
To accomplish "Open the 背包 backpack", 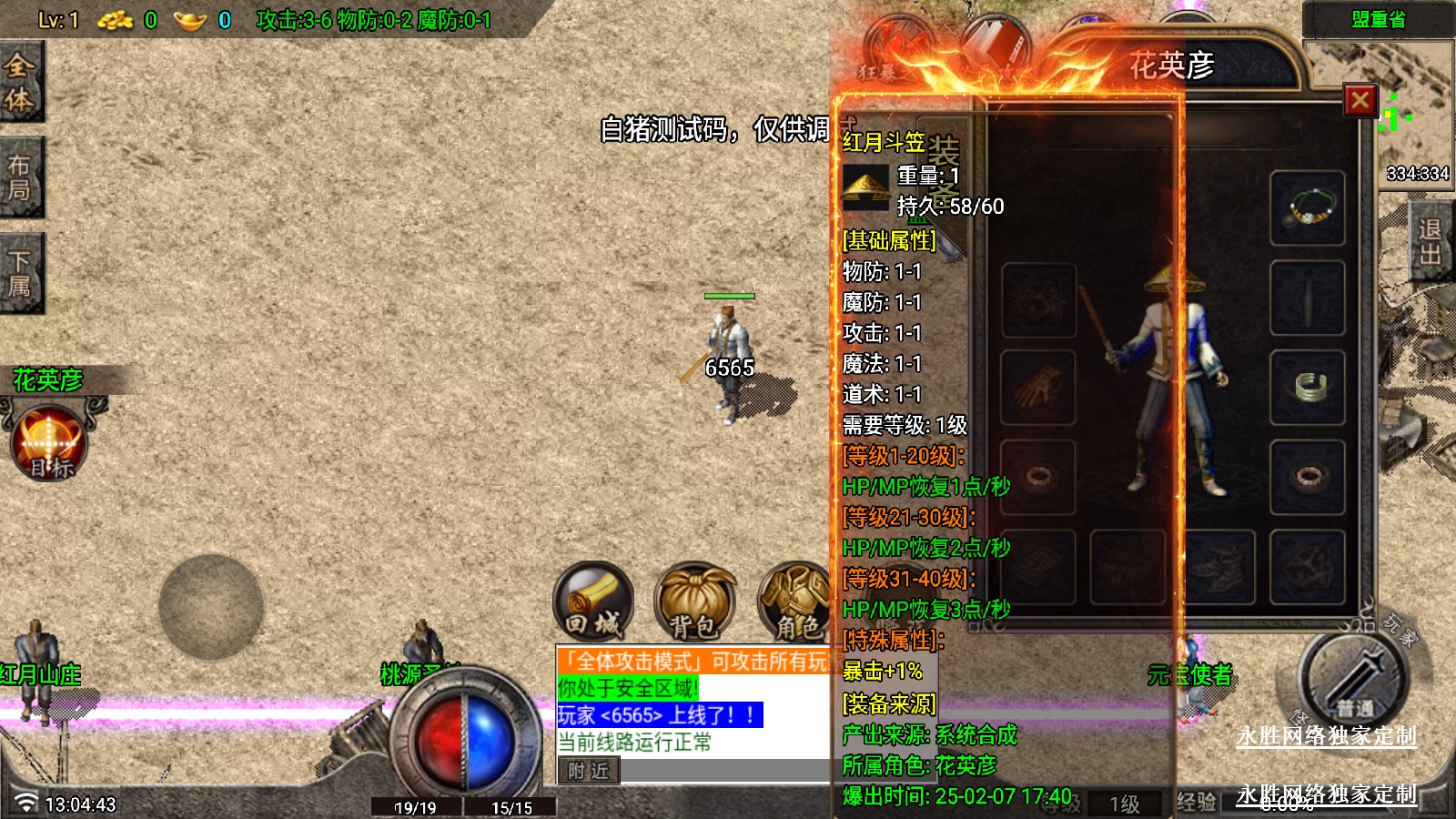I will point(694,602).
